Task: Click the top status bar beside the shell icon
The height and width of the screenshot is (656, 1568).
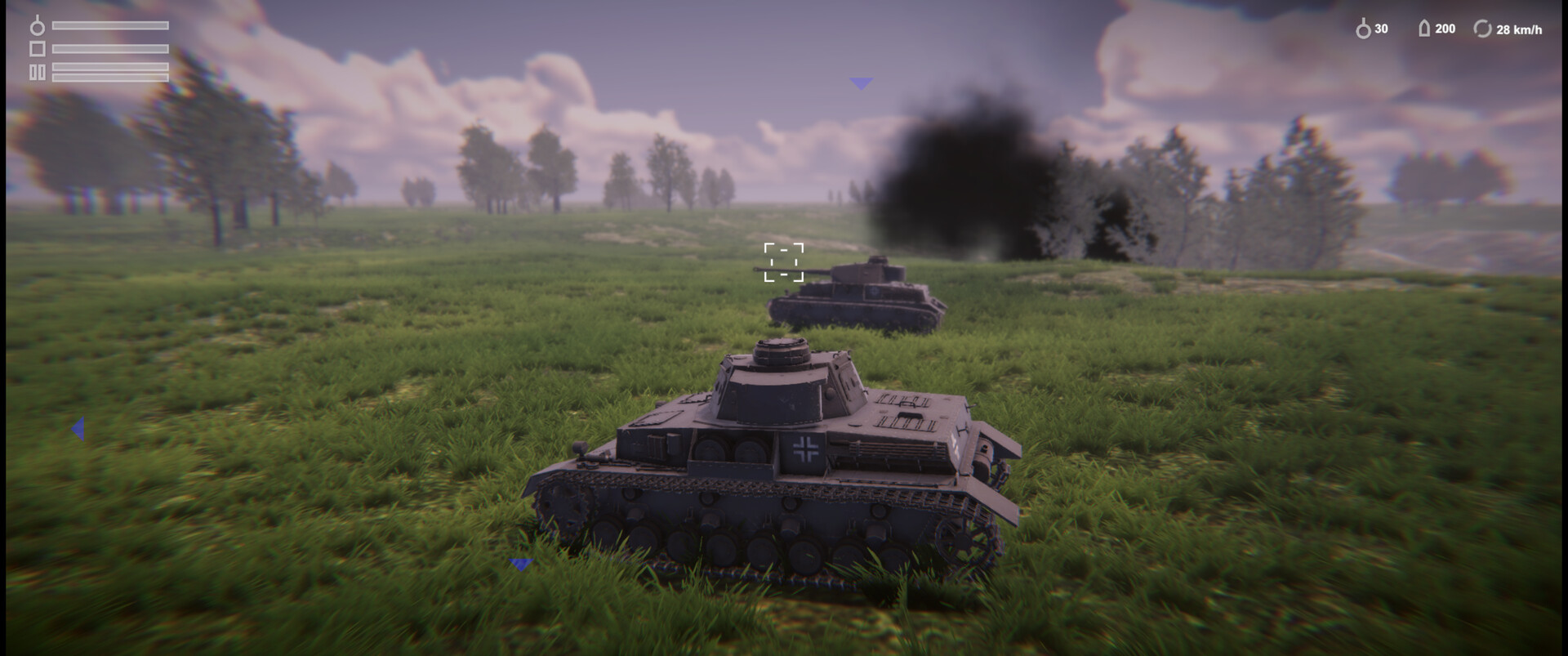Action: coord(110,25)
